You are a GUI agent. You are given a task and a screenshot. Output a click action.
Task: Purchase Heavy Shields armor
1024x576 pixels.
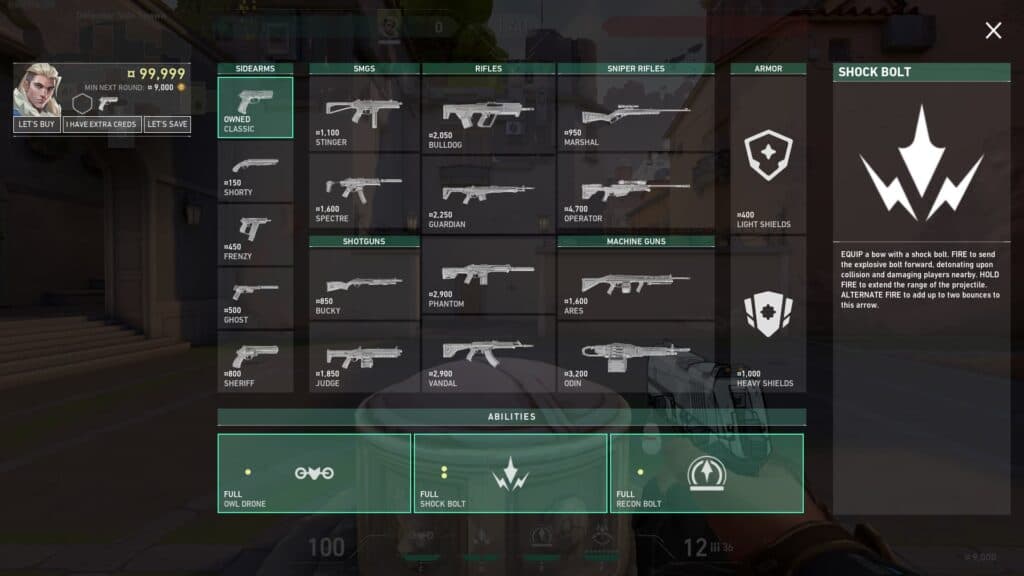768,314
